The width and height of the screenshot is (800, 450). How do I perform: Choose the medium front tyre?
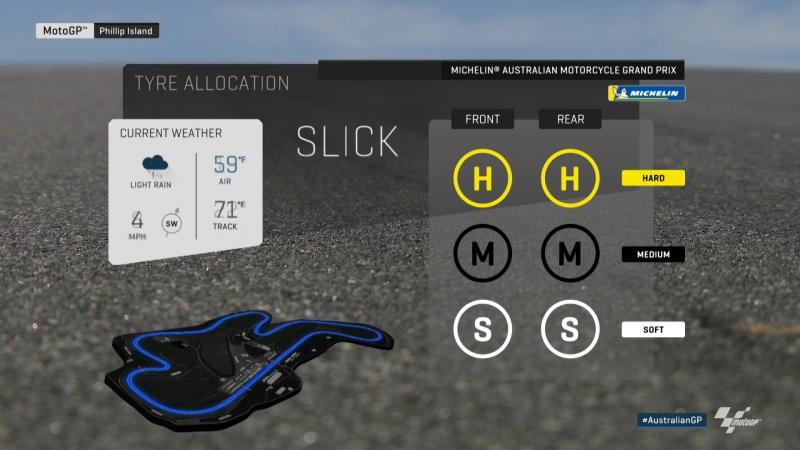482,254
